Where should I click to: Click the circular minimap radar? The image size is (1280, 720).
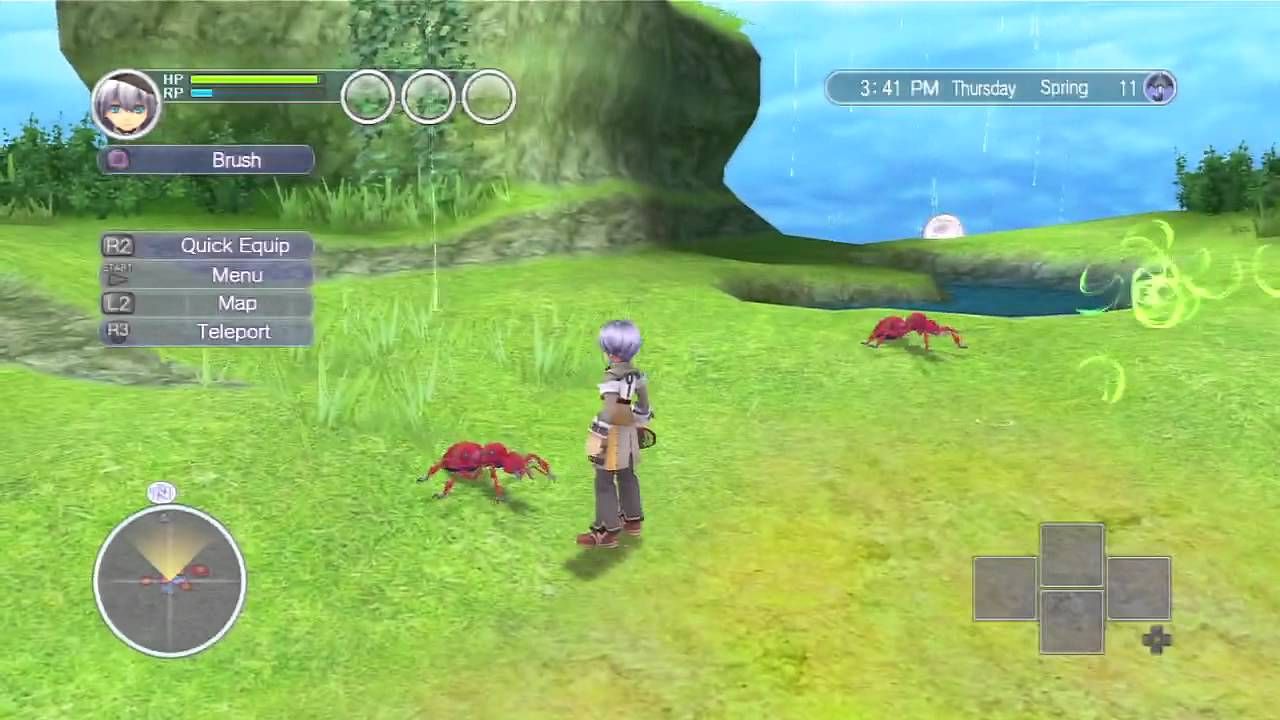click(x=169, y=580)
